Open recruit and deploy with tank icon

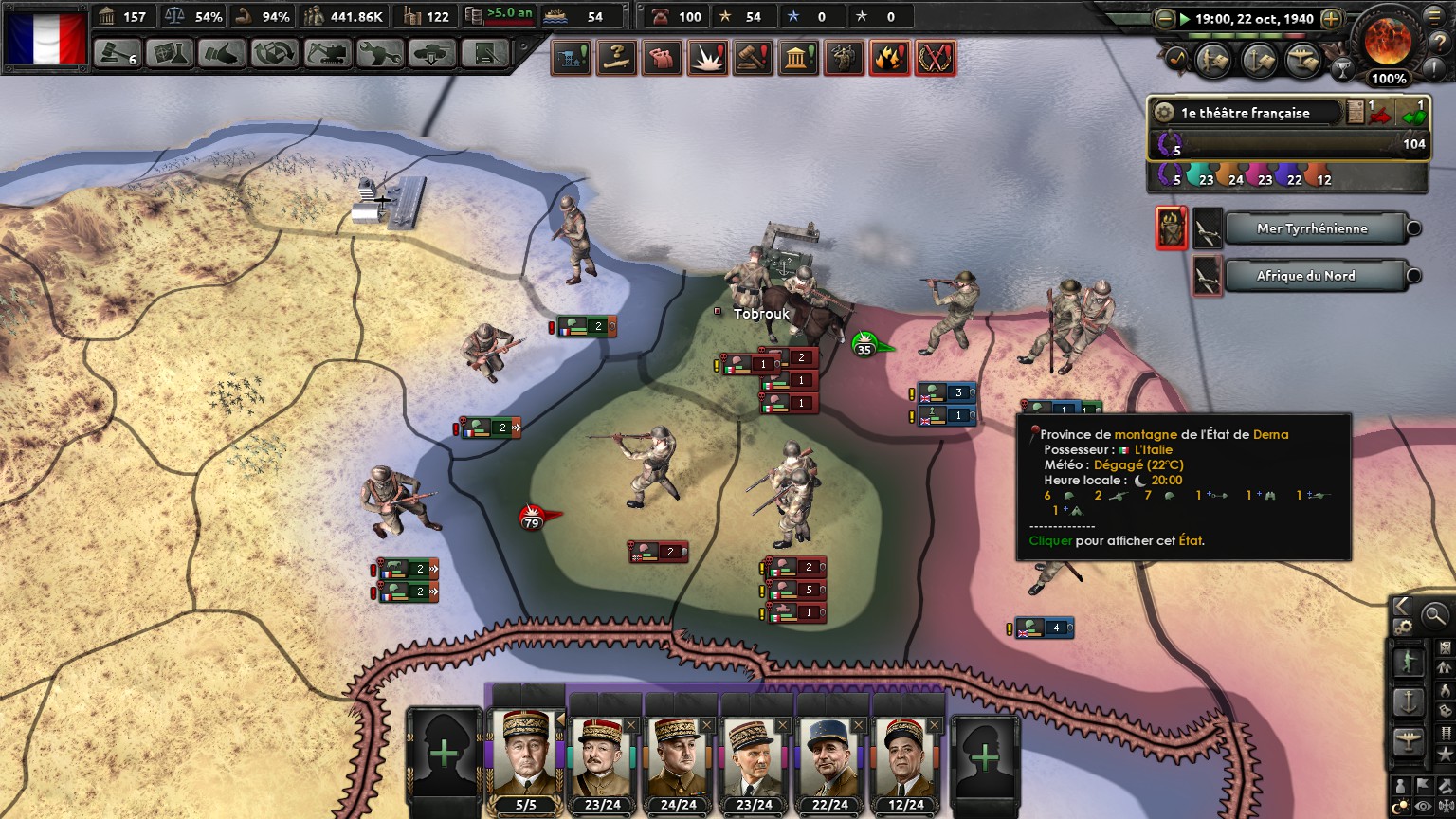click(x=432, y=53)
